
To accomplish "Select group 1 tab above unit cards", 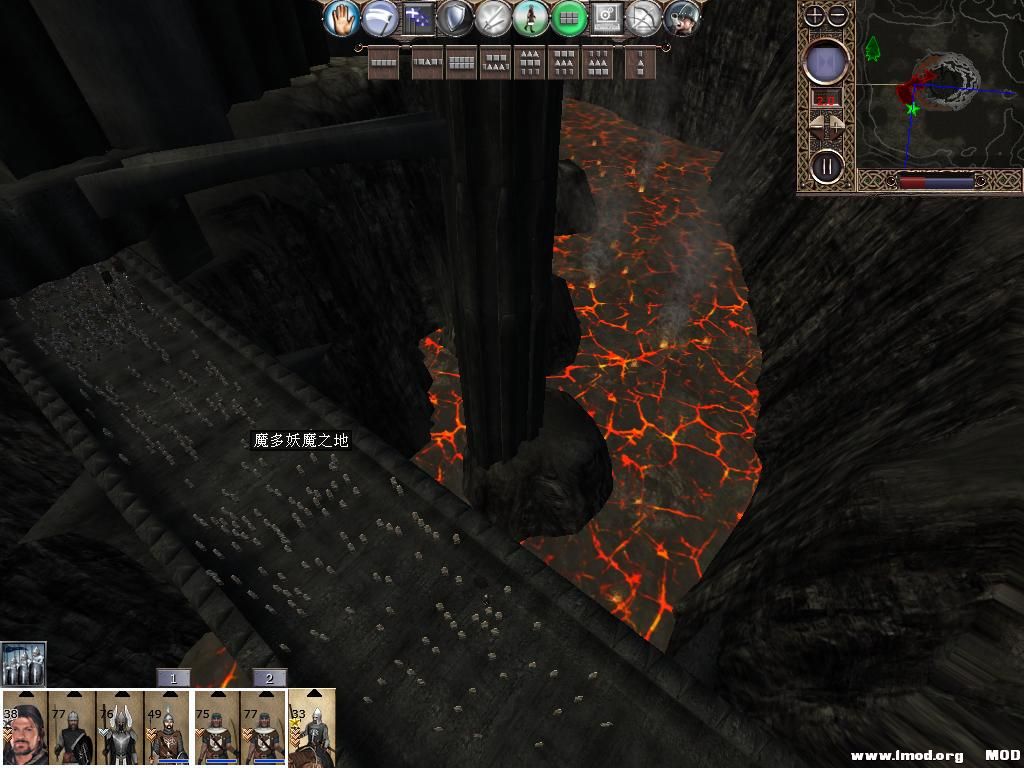I will coord(173,678).
